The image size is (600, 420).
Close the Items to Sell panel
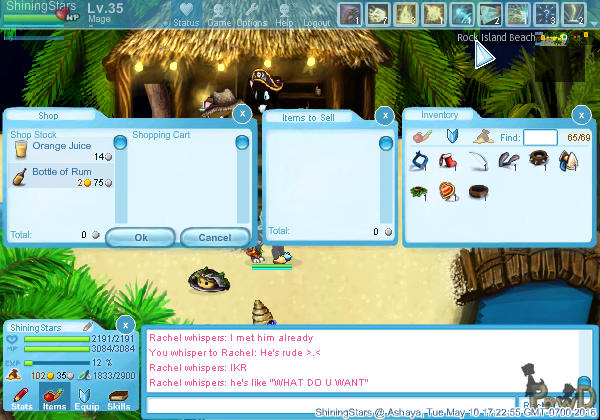[x=386, y=114]
